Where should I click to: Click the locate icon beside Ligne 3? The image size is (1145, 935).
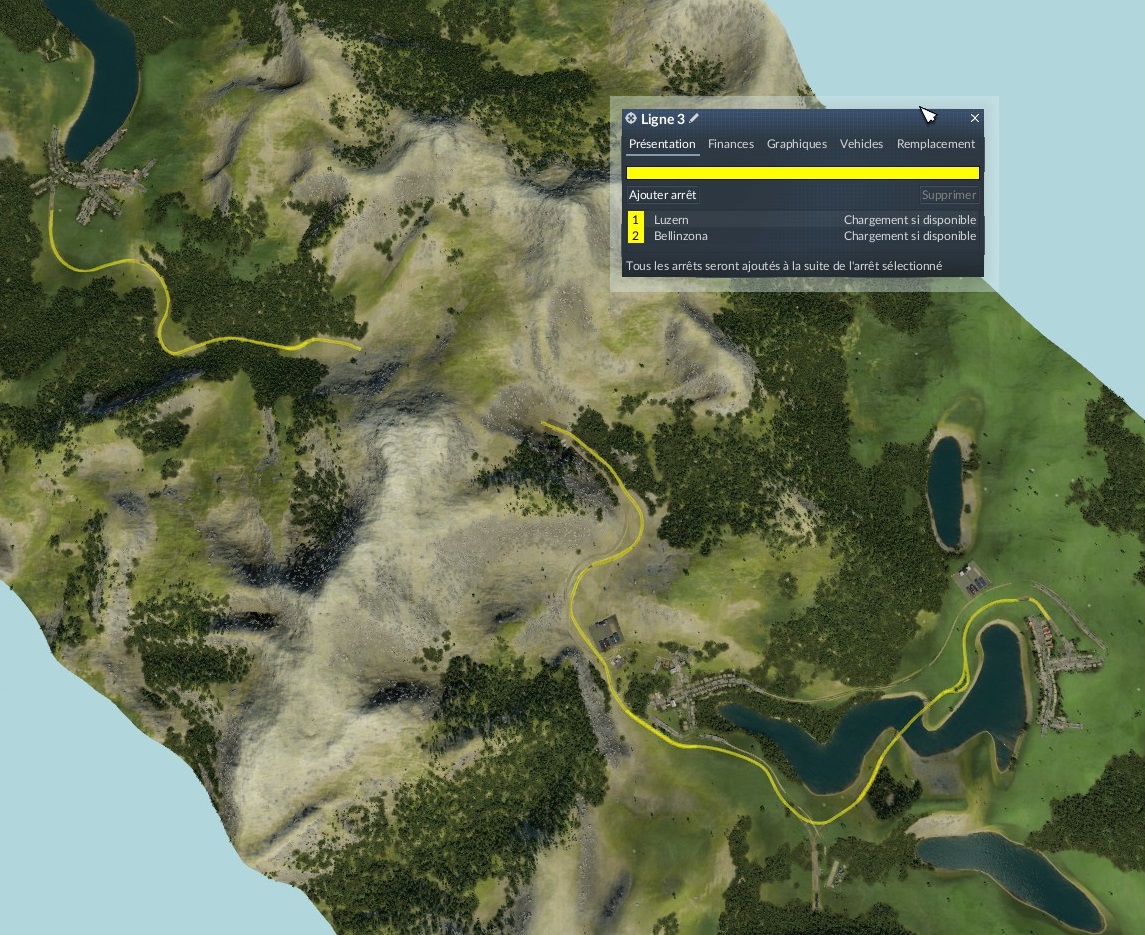tap(631, 118)
